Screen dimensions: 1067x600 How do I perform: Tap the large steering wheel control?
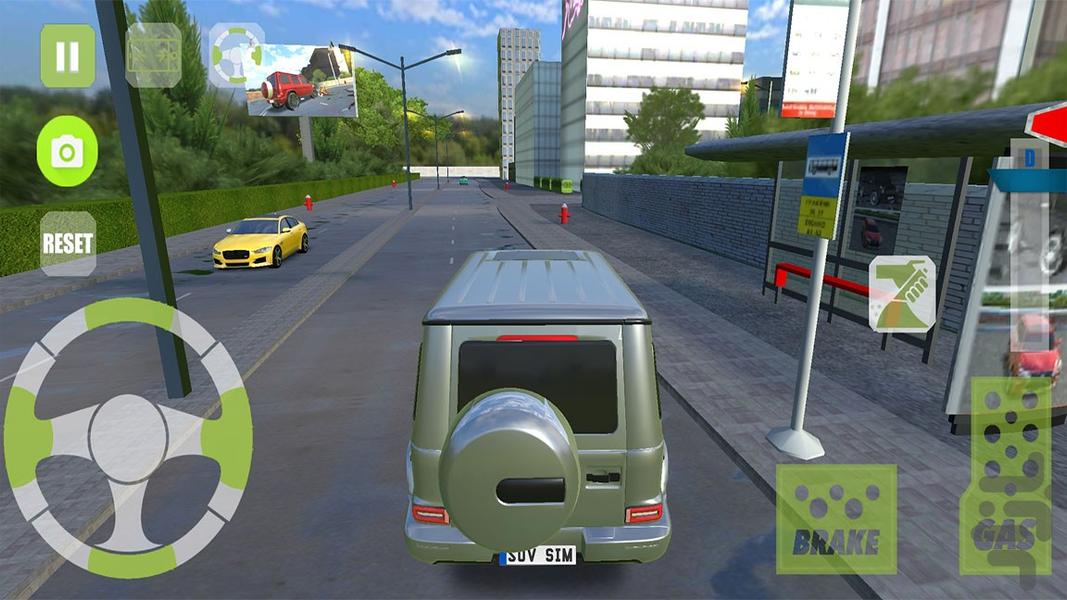pos(128,438)
